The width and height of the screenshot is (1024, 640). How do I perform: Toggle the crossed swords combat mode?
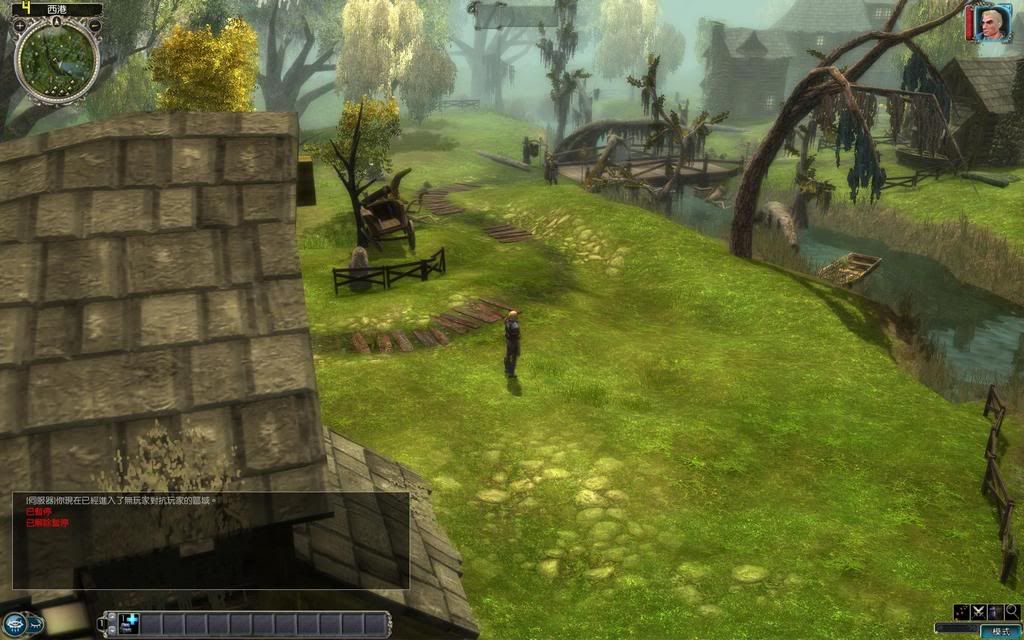pos(979,612)
